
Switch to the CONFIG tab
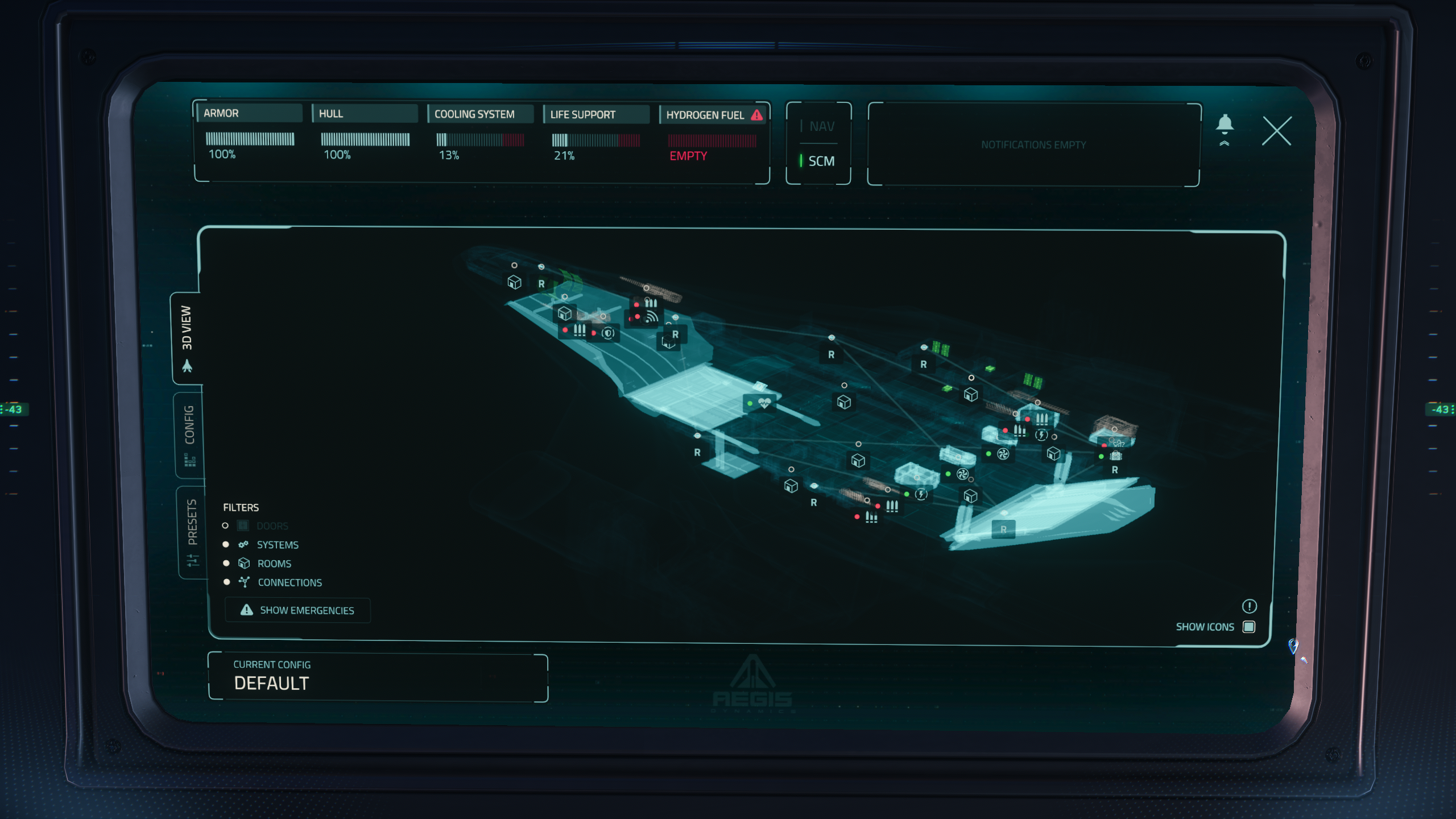189,435
